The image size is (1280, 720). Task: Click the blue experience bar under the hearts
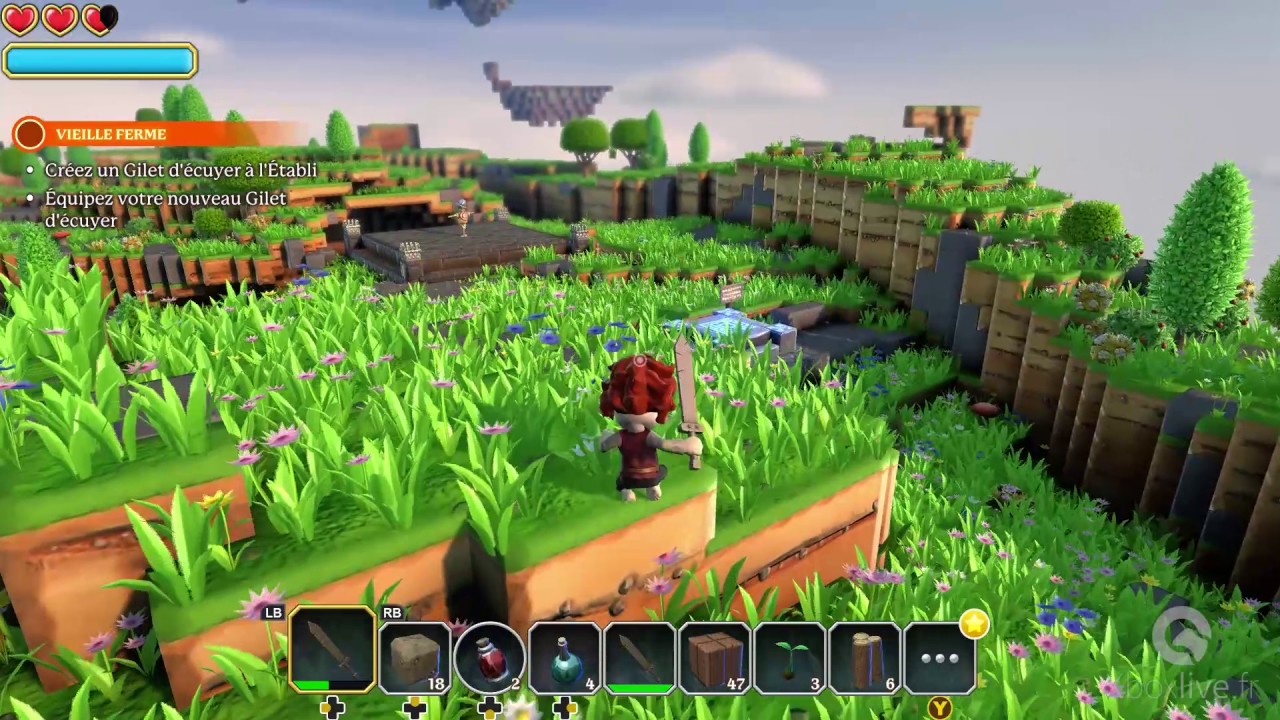(99, 61)
